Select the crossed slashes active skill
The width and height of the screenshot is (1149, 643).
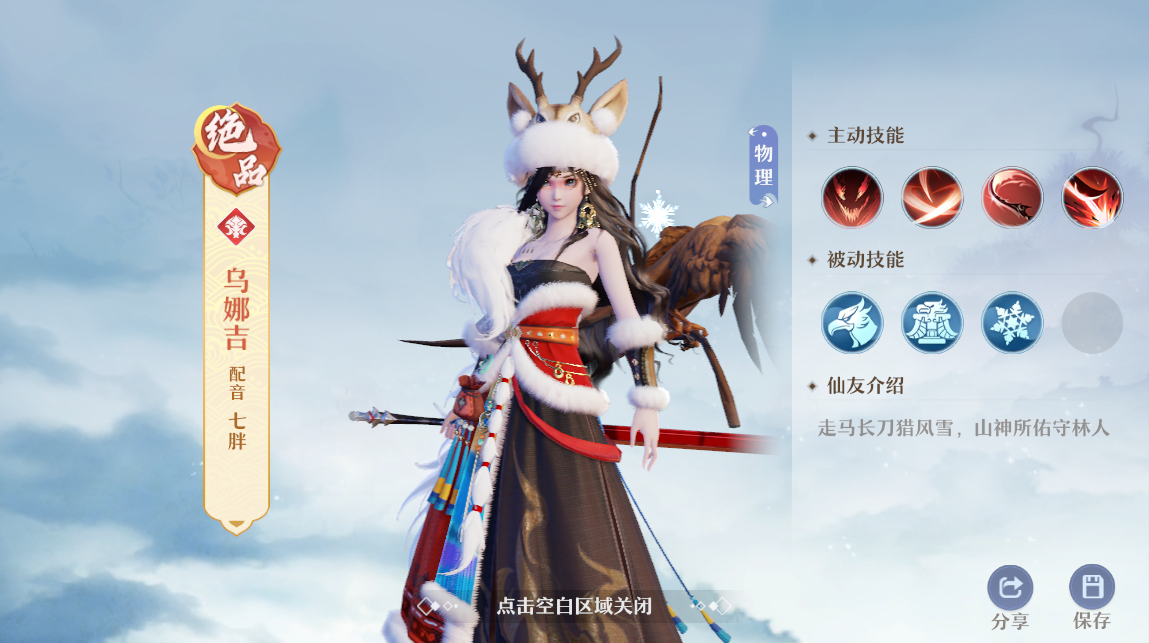tap(932, 197)
